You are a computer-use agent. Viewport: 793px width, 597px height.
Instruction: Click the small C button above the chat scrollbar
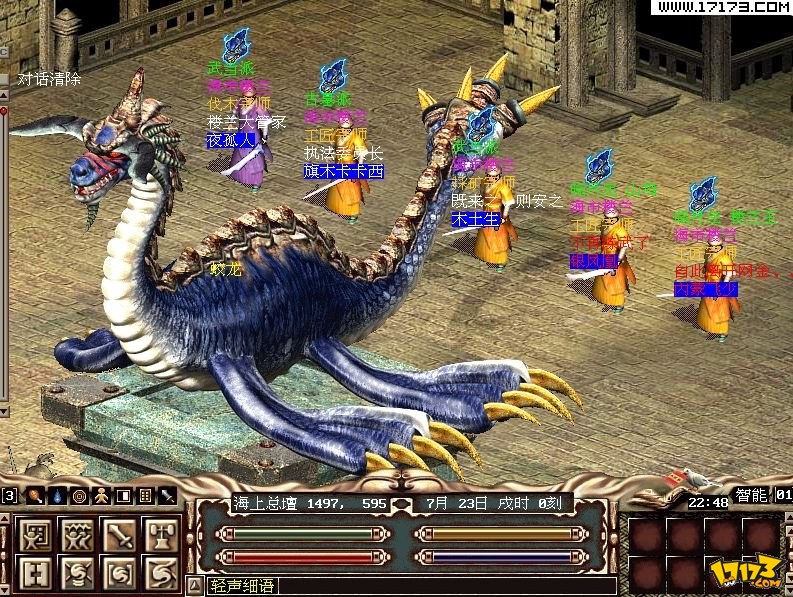tap(4, 52)
